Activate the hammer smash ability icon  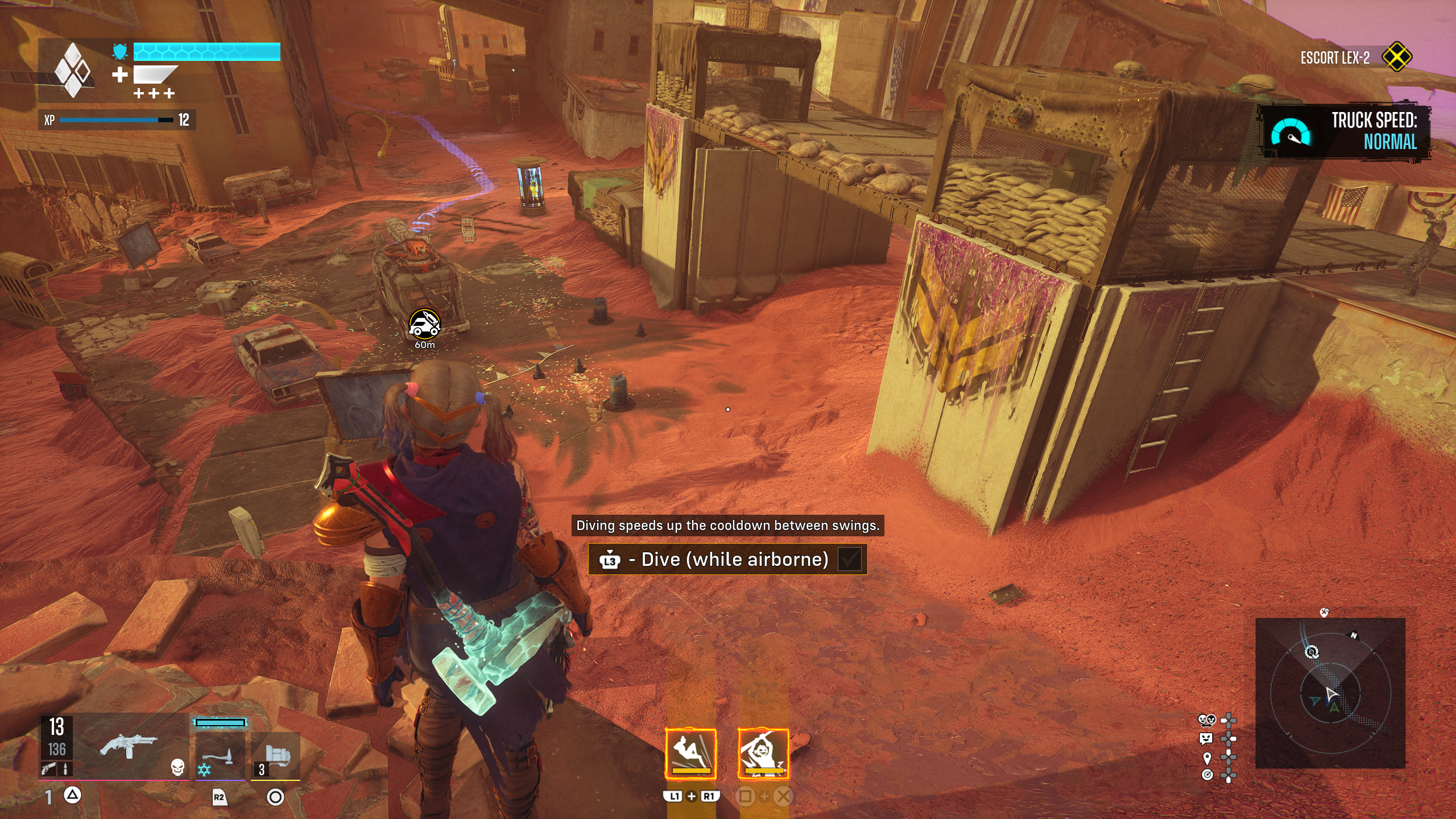pos(763,754)
